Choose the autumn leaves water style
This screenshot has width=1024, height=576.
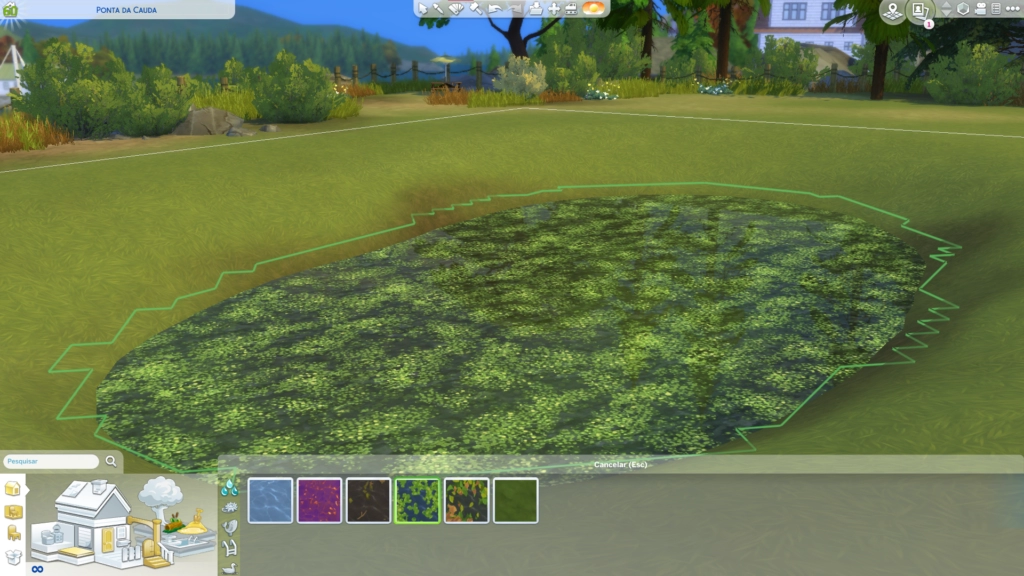click(x=466, y=500)
